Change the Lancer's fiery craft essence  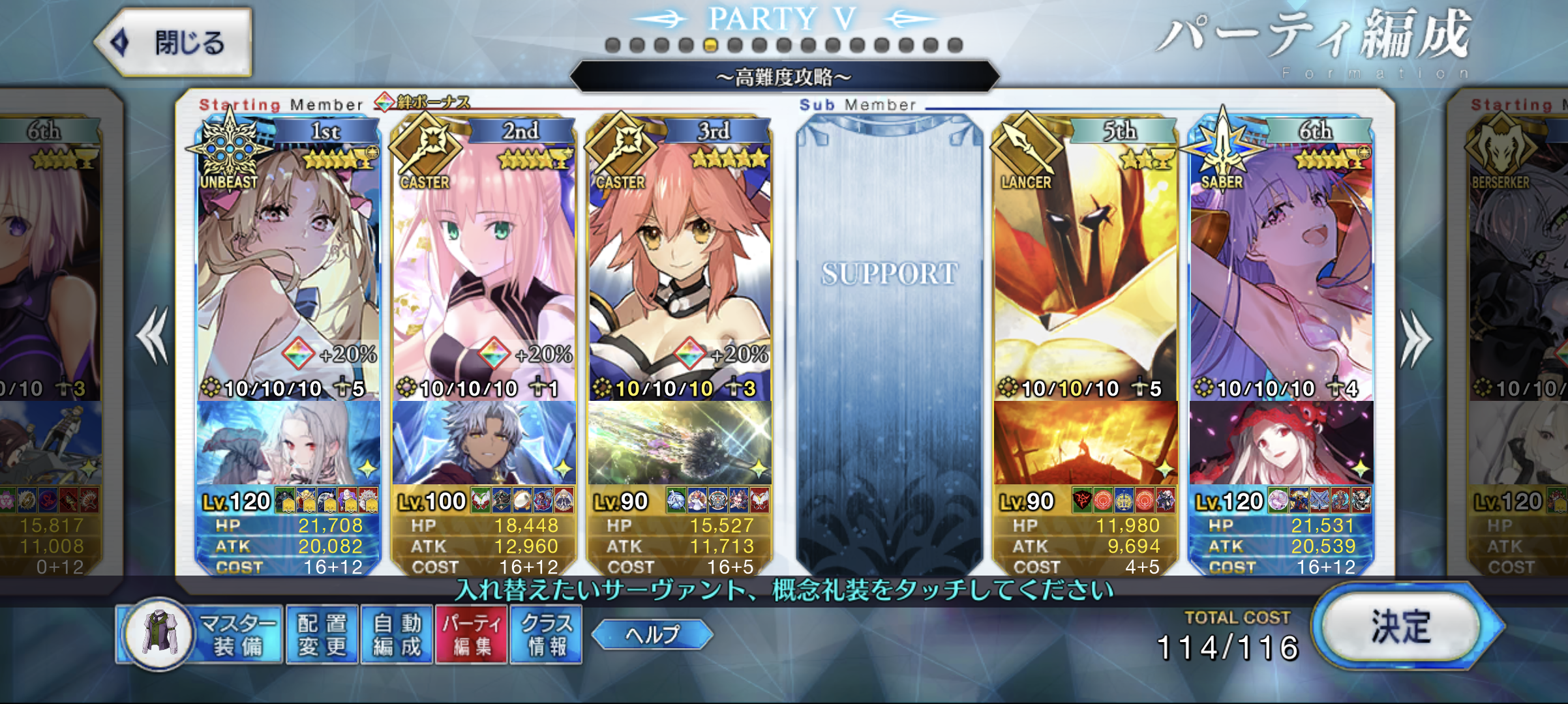pos(1085,443)
